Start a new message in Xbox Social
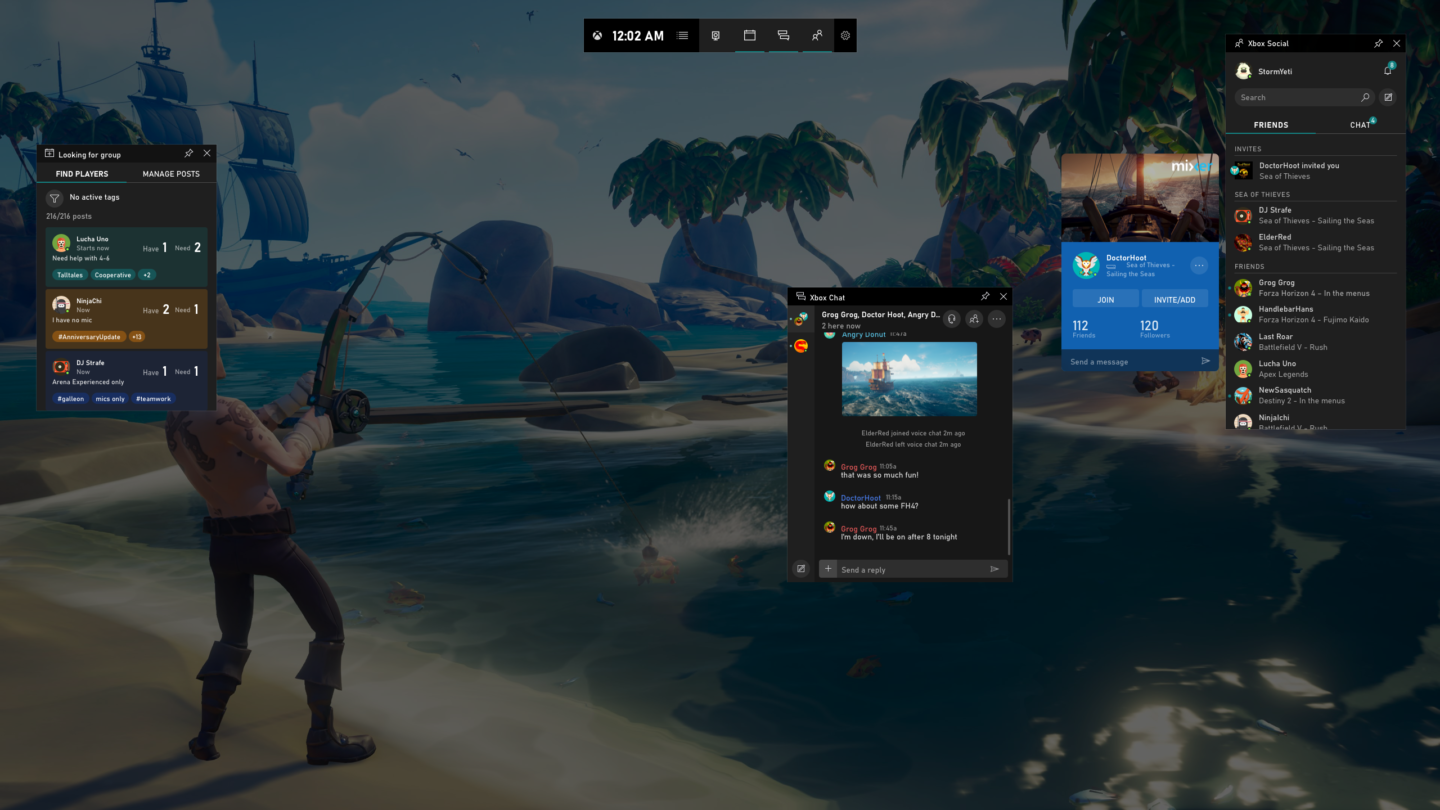Viewport: 1440px width, 810px height. pos(1389,97)
